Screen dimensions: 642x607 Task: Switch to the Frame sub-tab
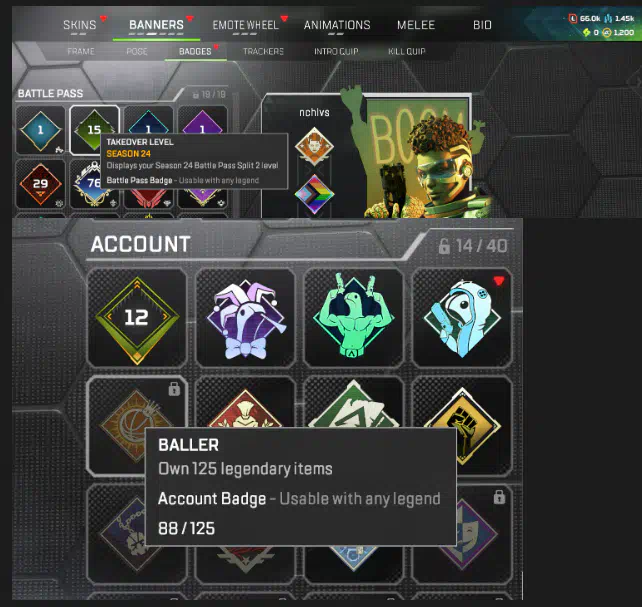coord(81,51)
